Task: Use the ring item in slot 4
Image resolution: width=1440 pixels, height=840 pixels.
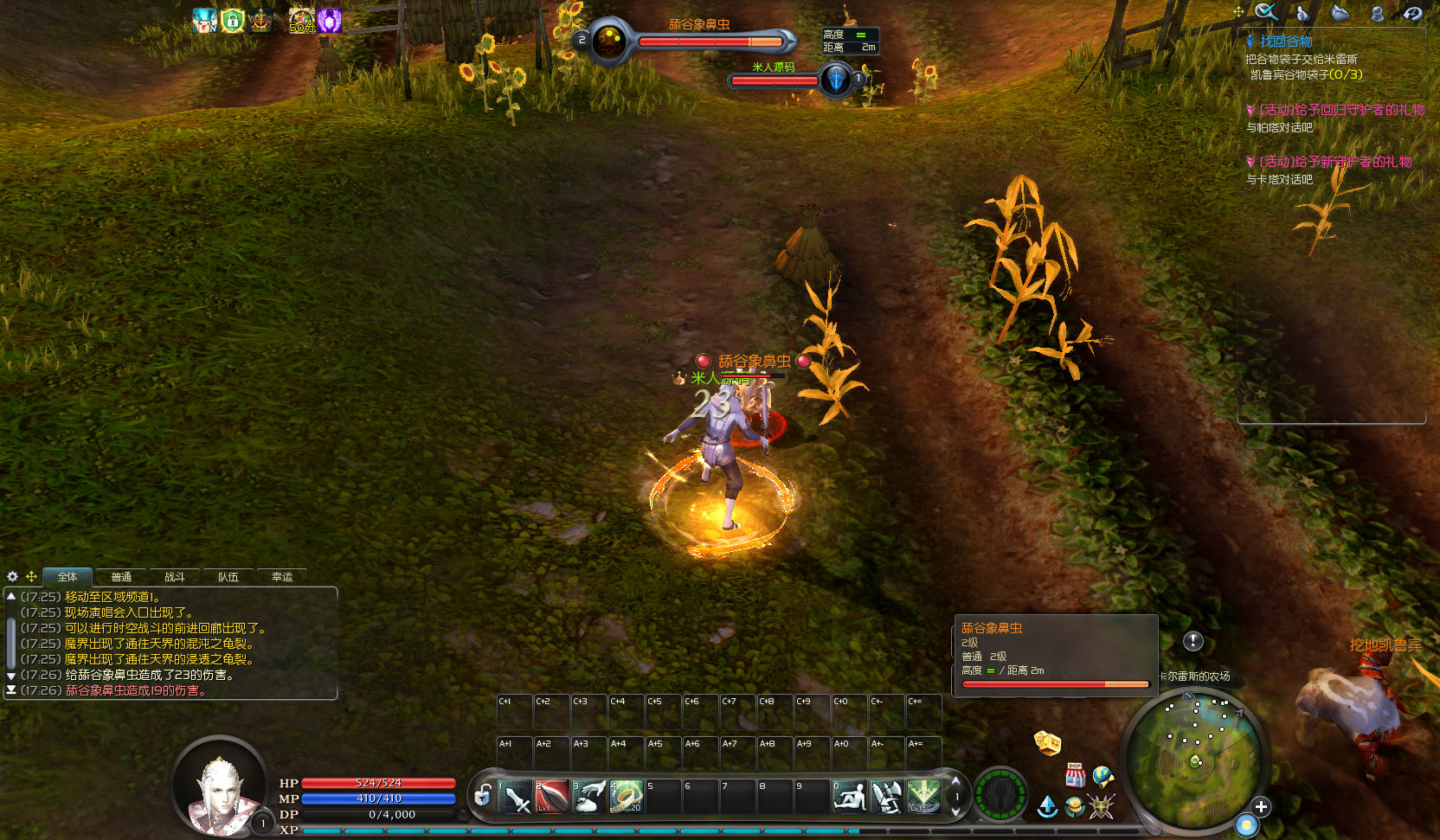Action: point(626,797)
